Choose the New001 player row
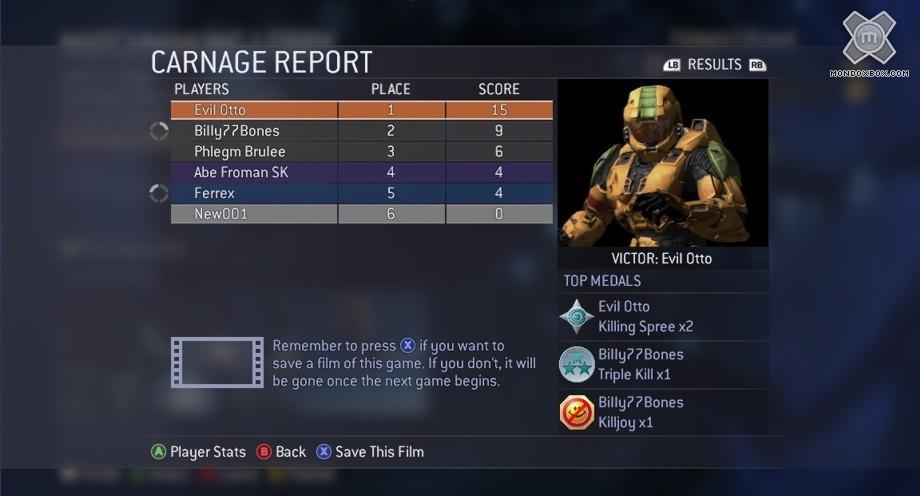Viewport: 920px width, 496px height. (x=361, y=214)
